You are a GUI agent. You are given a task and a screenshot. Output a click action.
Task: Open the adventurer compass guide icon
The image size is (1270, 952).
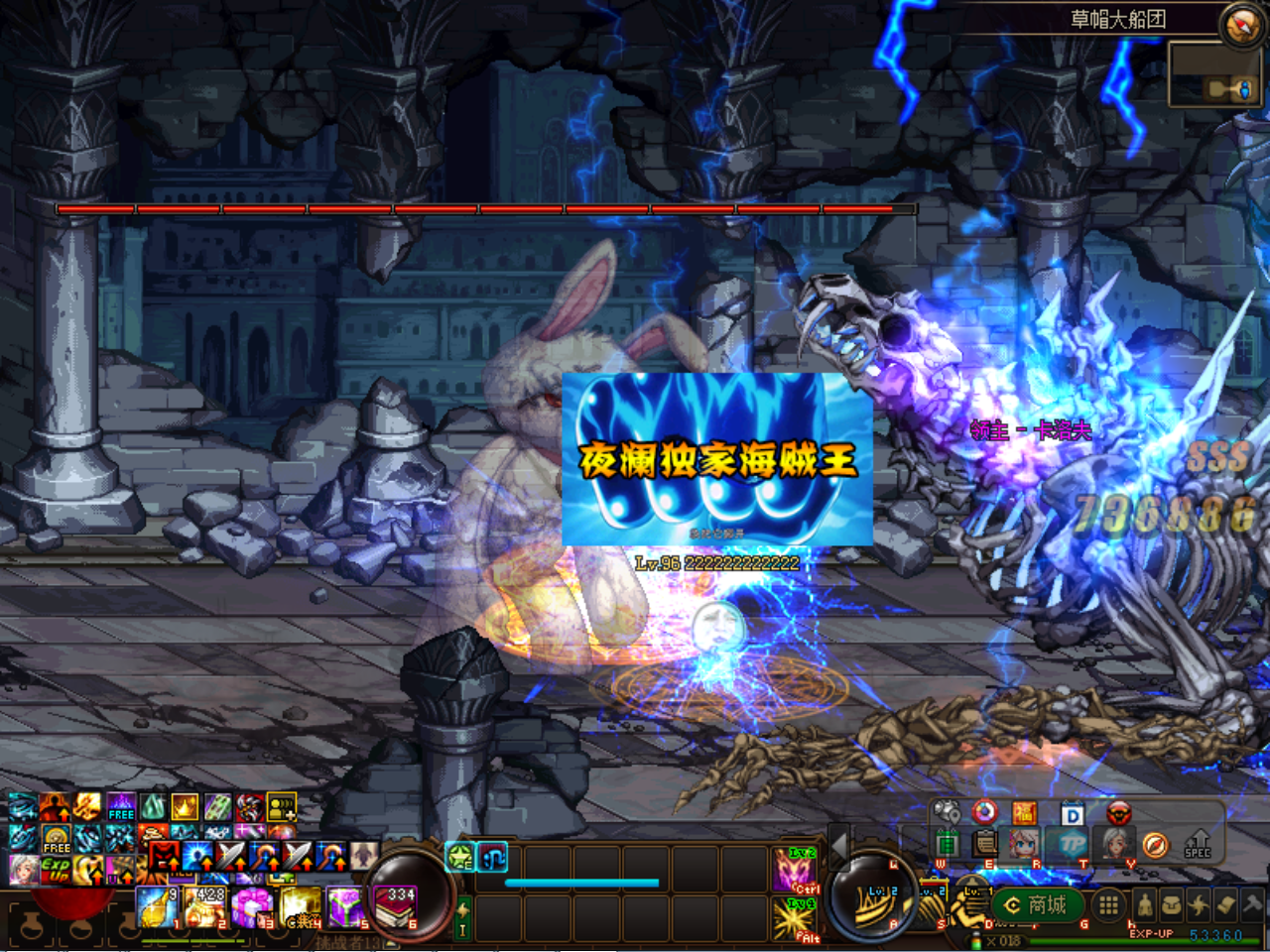[x=1155, y=844]
